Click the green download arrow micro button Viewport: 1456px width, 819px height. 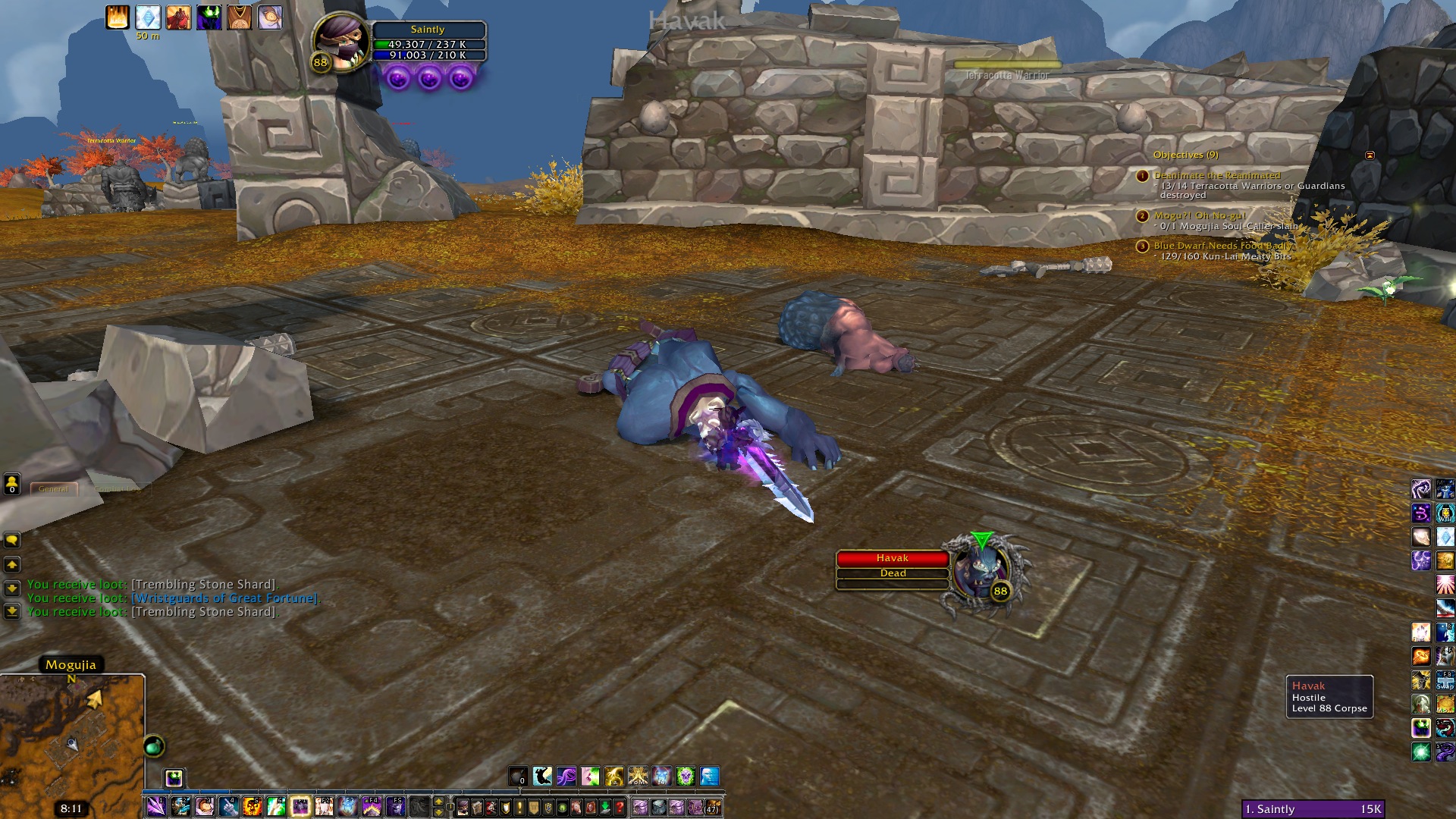pyautogui.click(x=605, y=807)
